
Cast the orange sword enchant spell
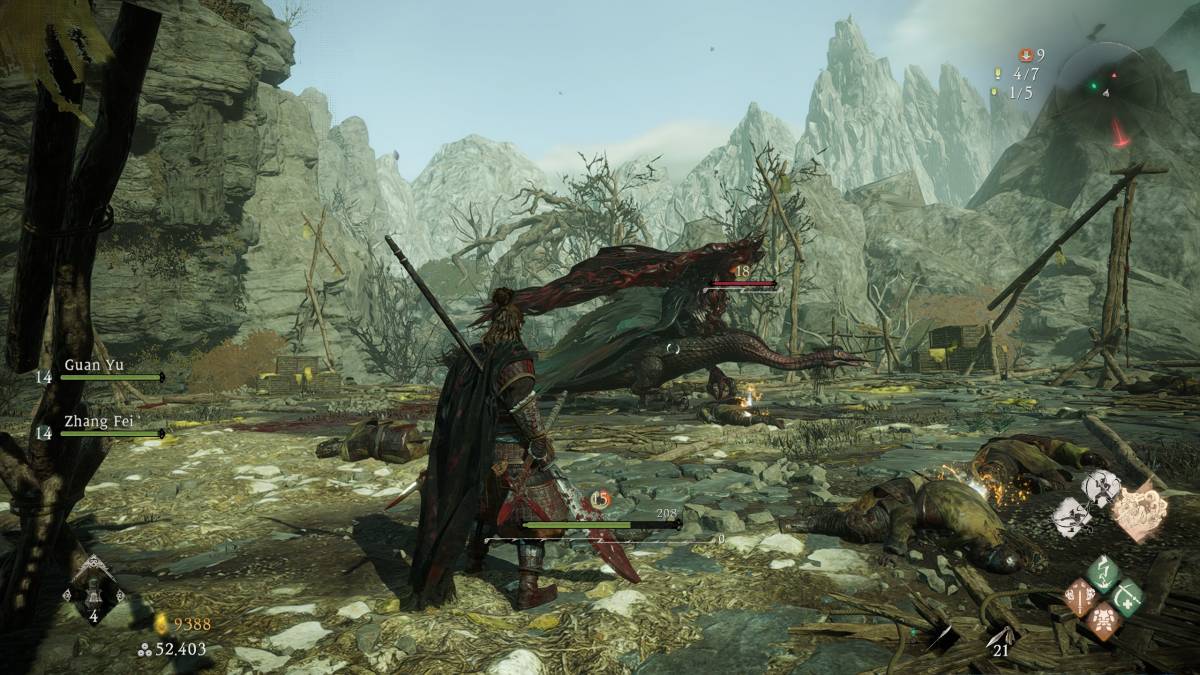[x=1080, y=597]
